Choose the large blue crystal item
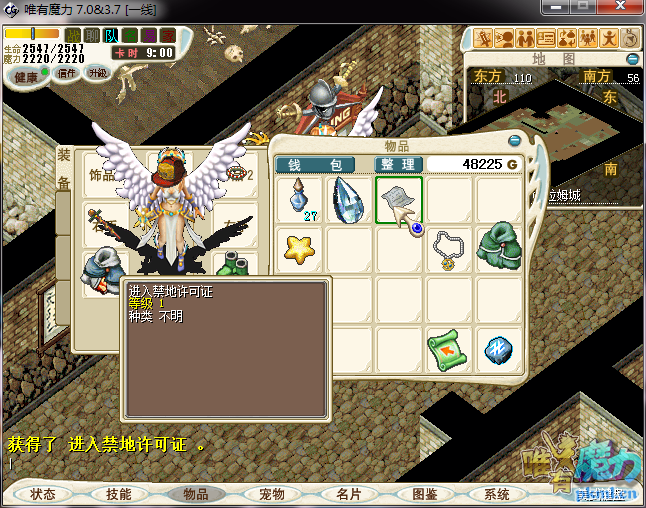 349,200
